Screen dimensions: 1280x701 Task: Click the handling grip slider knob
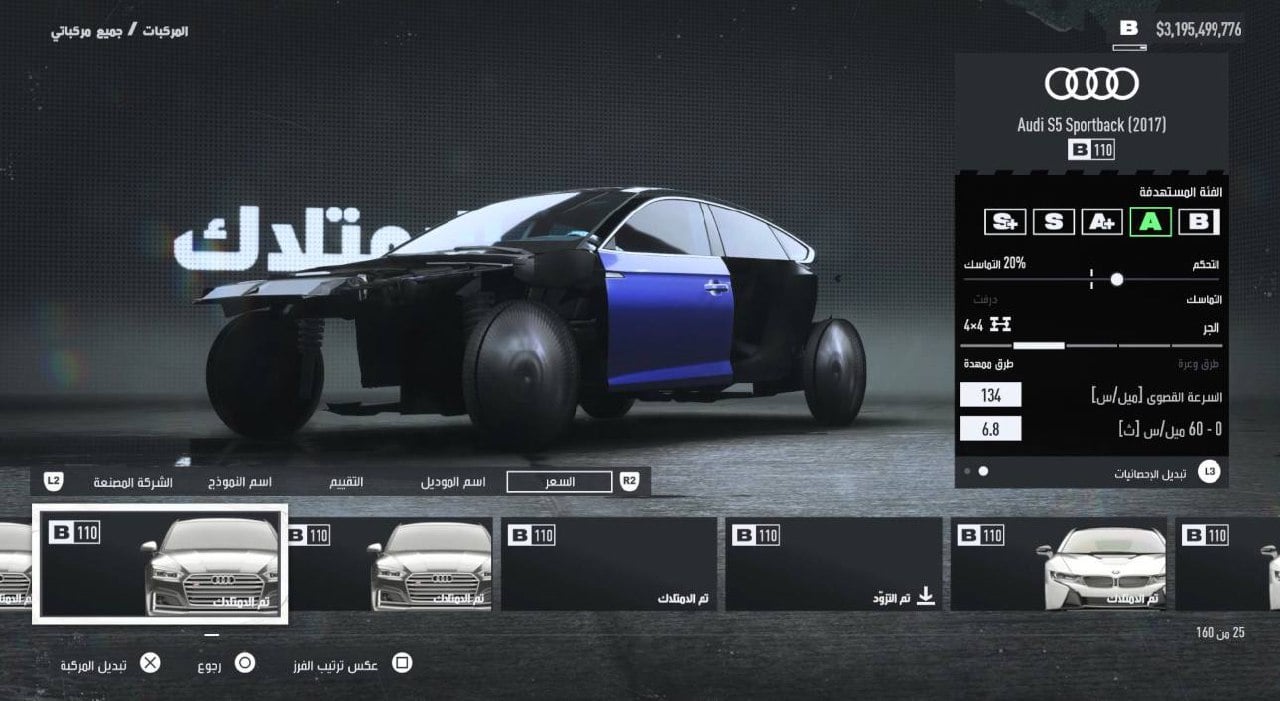1116,279
